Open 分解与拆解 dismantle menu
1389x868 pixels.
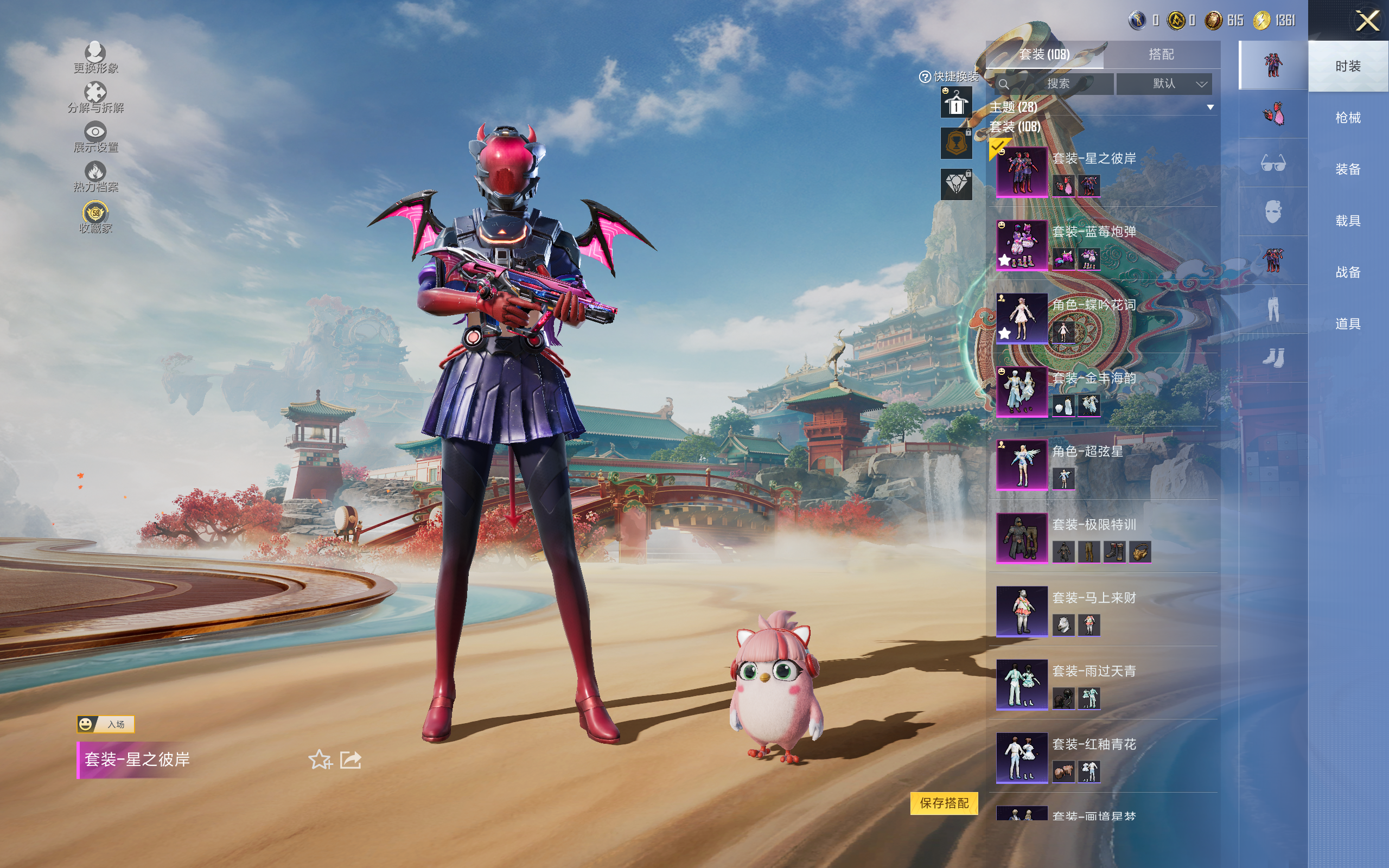pos(95,98)
